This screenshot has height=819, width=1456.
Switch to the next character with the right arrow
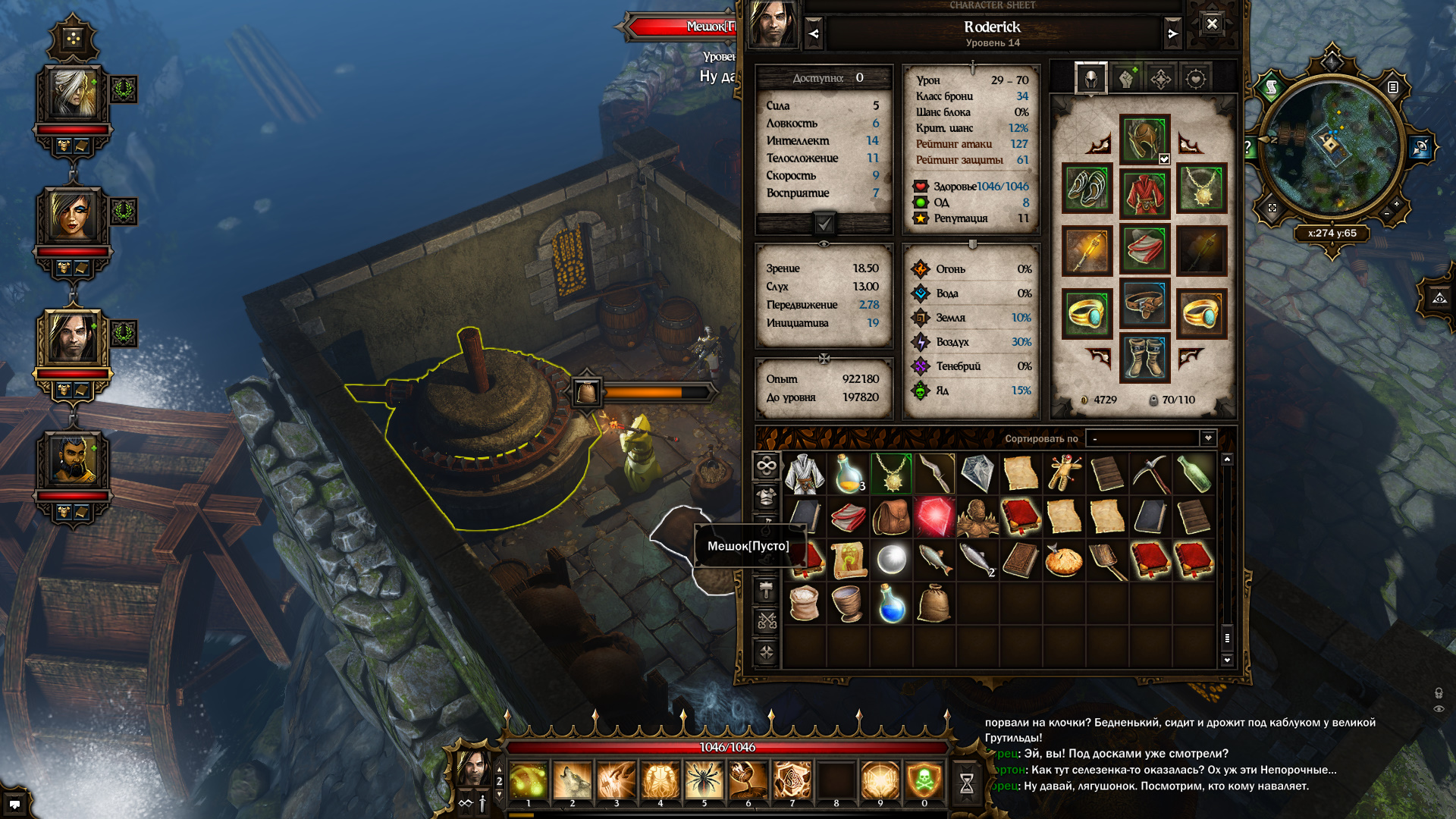1172,34
